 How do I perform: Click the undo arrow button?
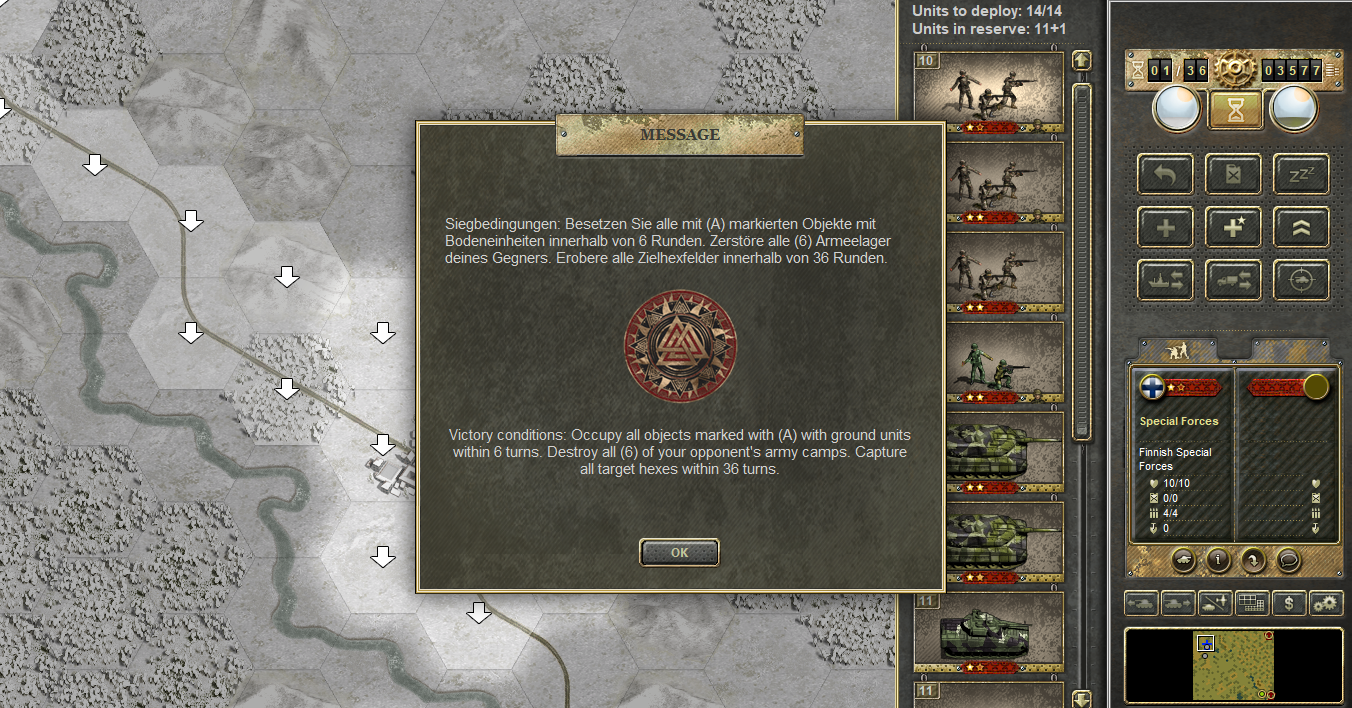(1165, 174)
